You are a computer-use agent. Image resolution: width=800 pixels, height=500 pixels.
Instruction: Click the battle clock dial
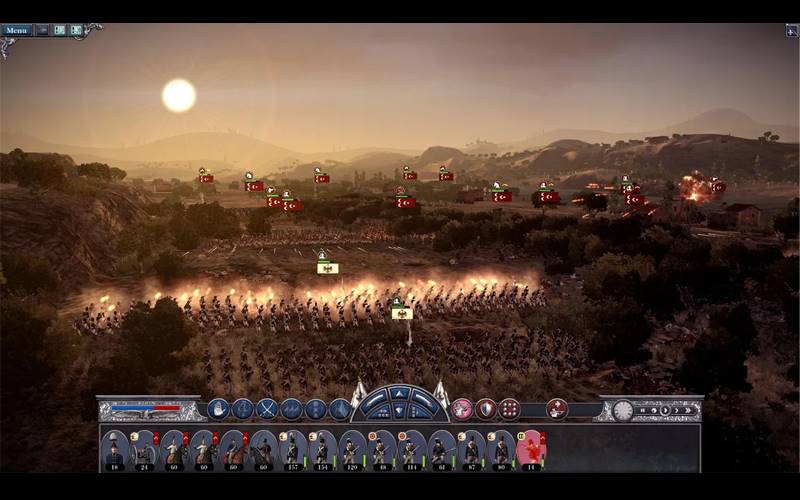[623, 410]
